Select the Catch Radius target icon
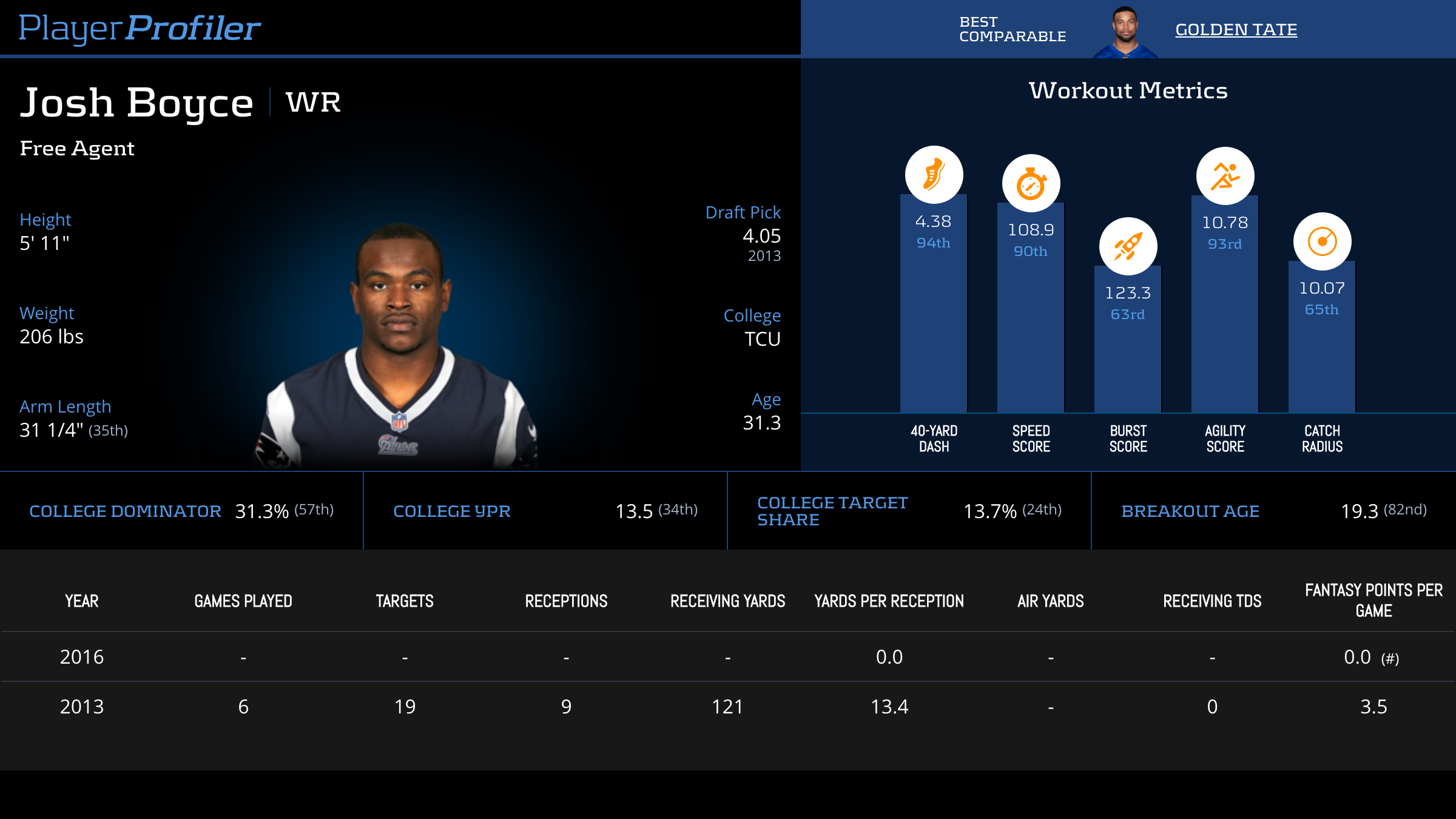This screenshot has width=1456, height=819. (x=1322, y=241)
